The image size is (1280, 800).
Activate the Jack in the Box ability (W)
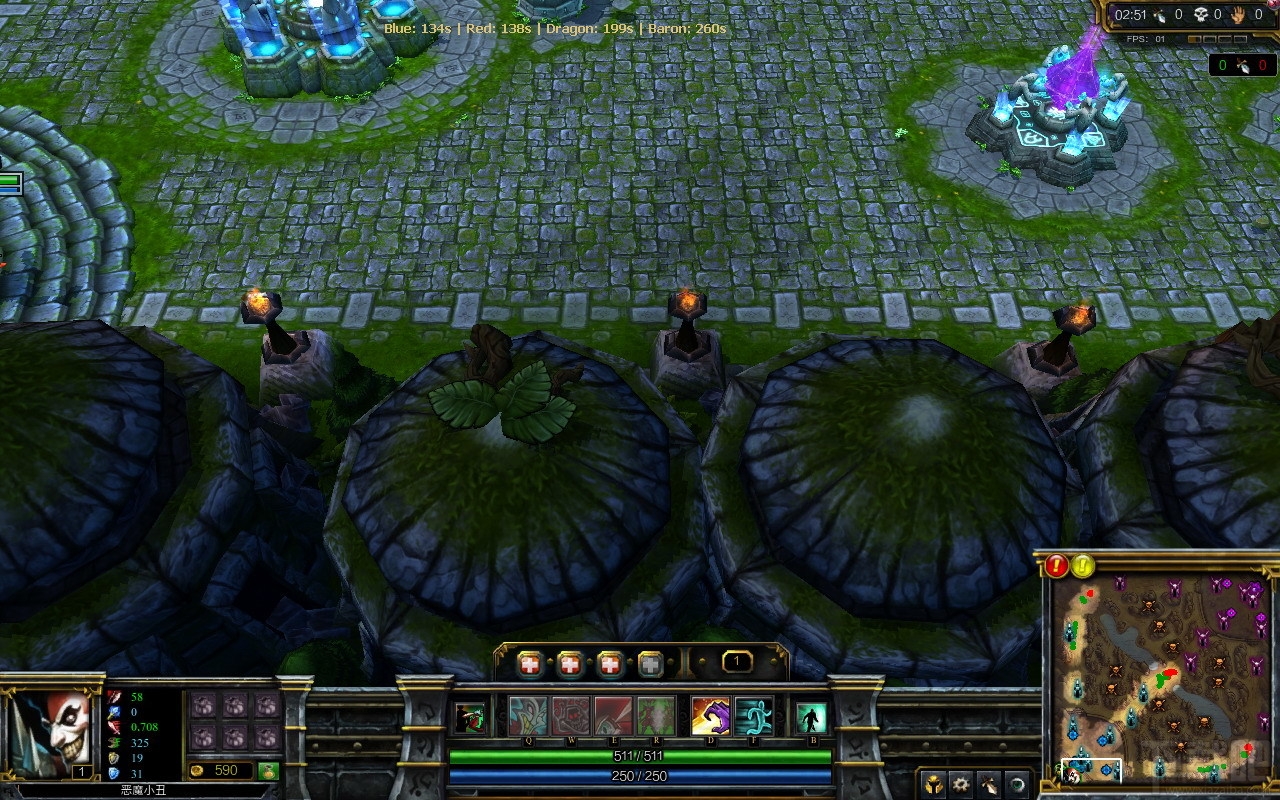571,717
